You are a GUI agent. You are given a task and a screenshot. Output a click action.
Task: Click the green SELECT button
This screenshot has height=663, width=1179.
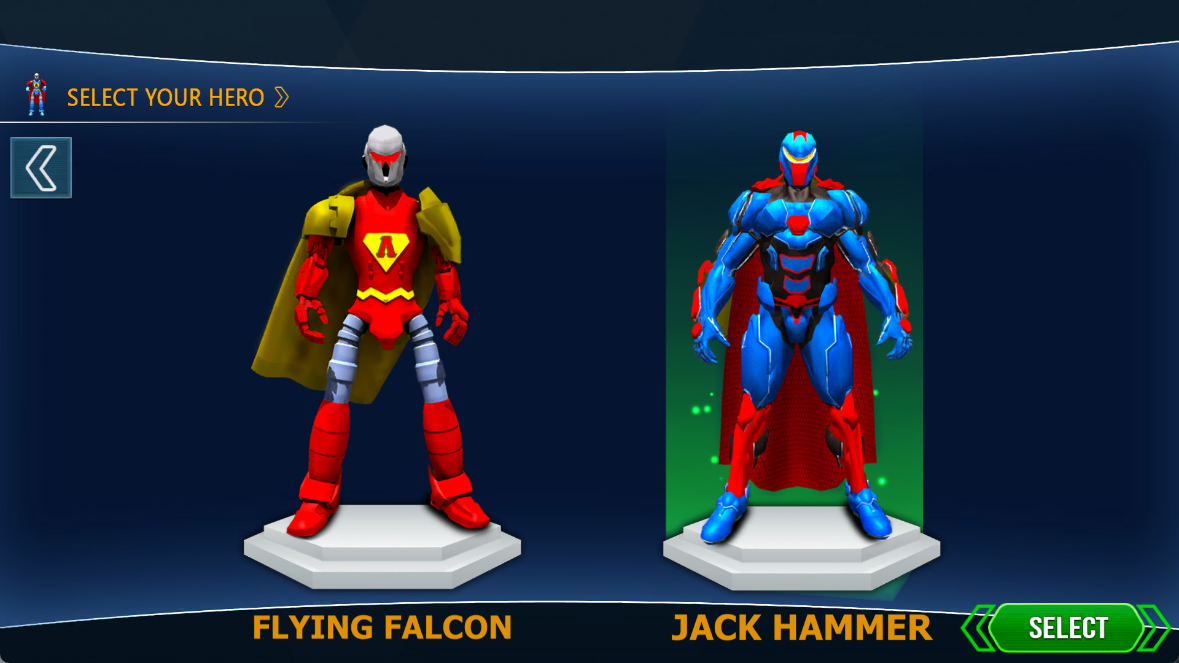1067,627
